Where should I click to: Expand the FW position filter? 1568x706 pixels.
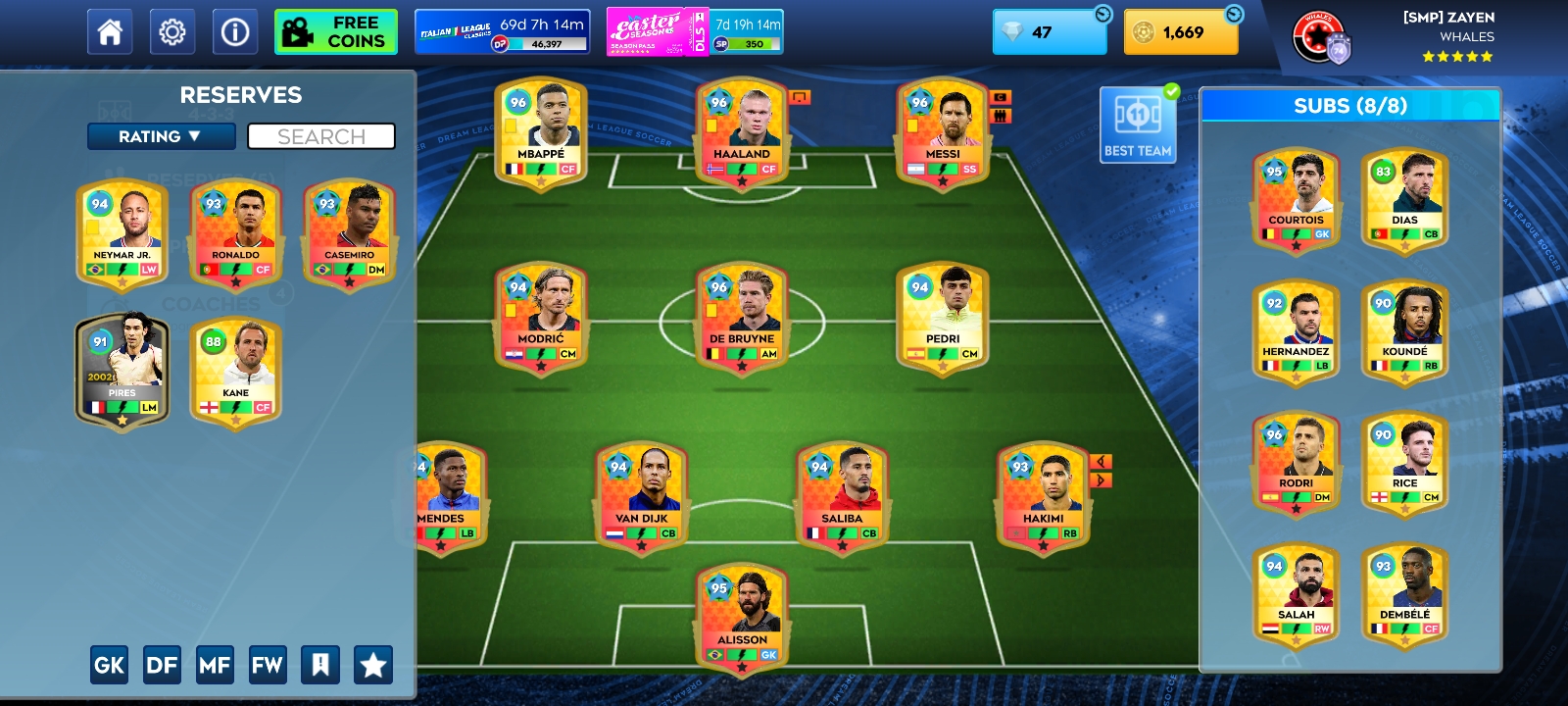click(269, 664)
